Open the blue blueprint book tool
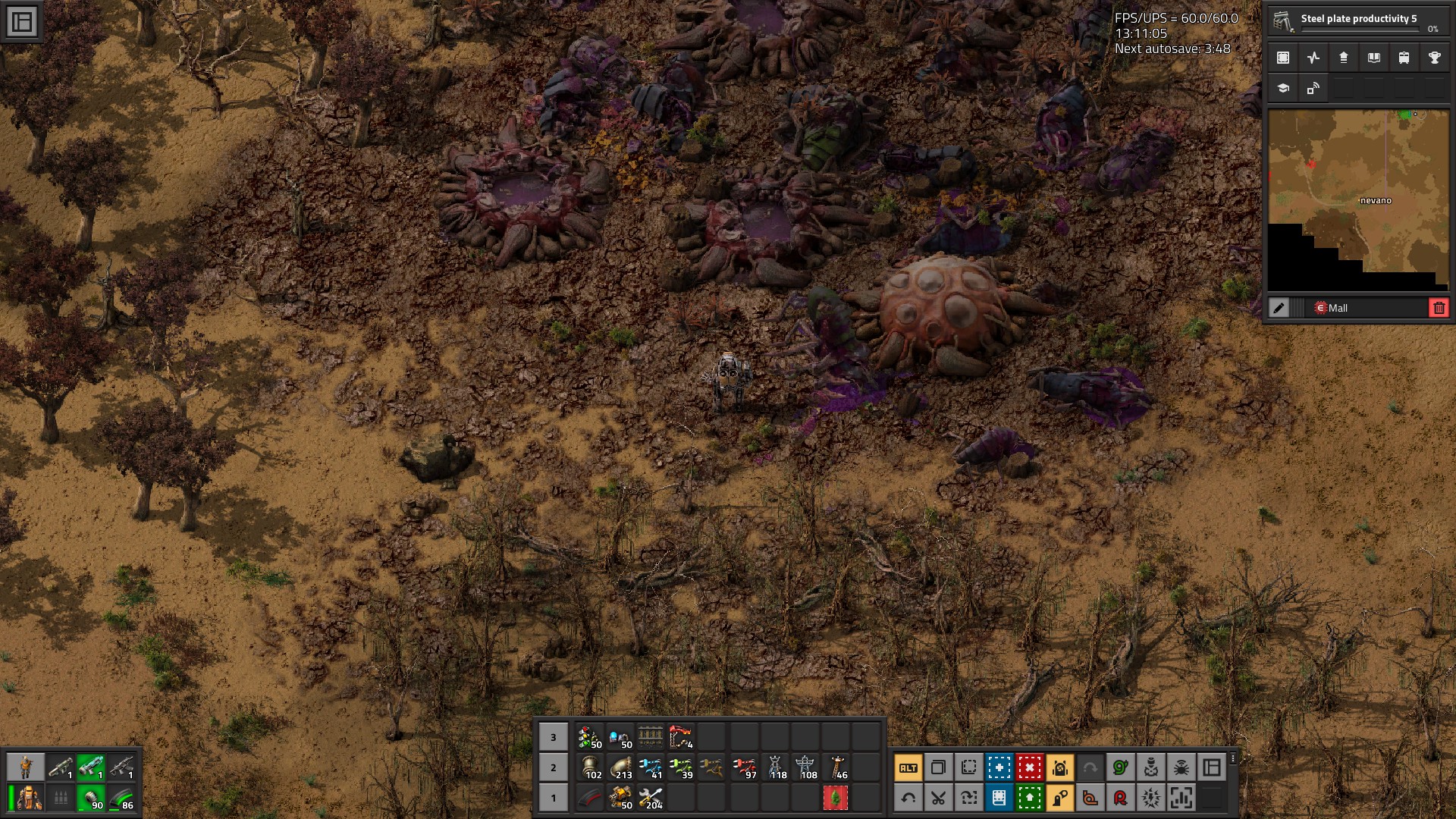This screenshot has height=819, width=1456. coord(999,798)
